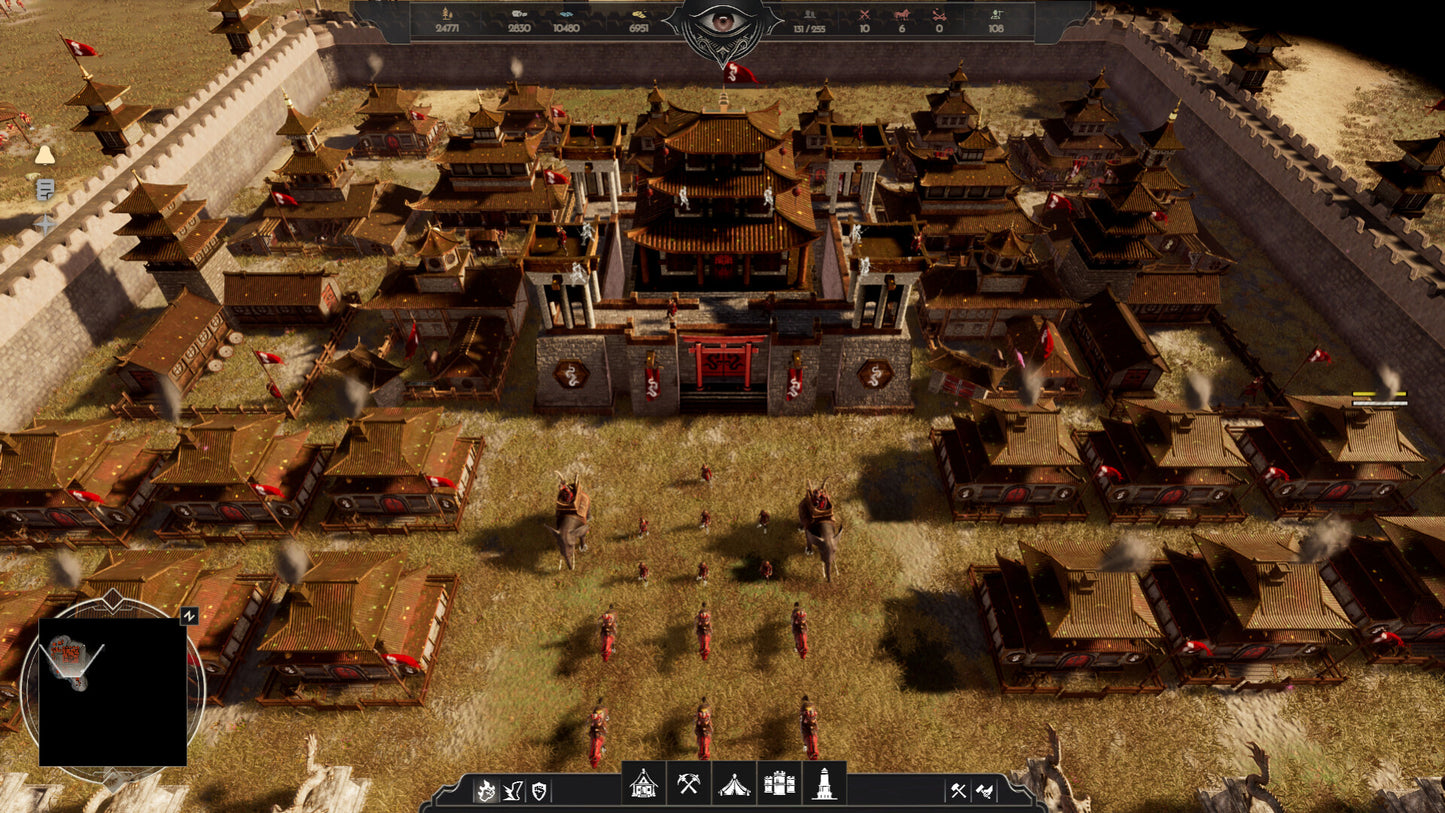Viewport: 1445px width, 813px height.
Task: Click the four-pointed star icon
Action: coord(45,223)
